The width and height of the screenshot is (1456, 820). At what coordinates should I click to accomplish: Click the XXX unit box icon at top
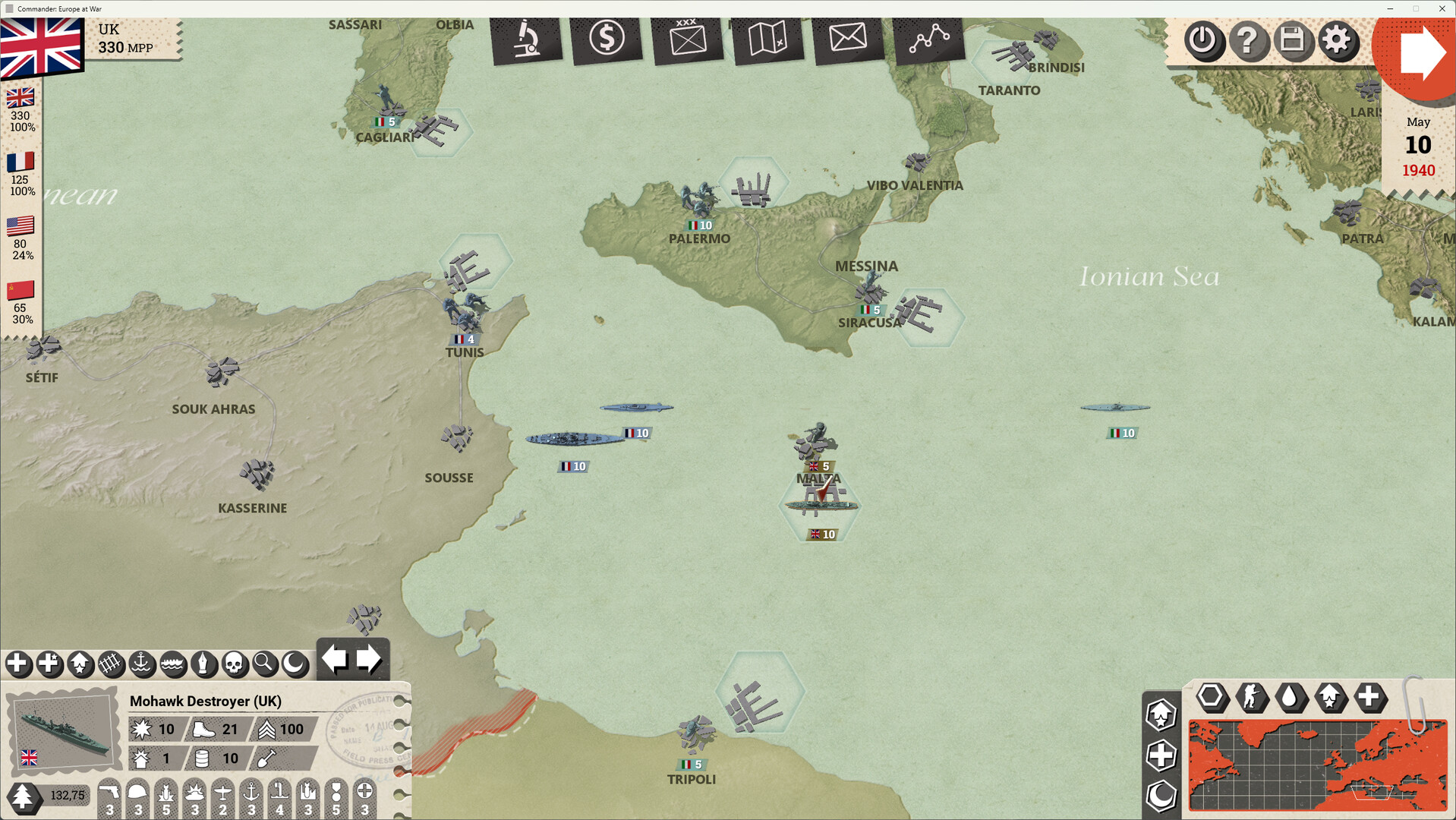688,39
